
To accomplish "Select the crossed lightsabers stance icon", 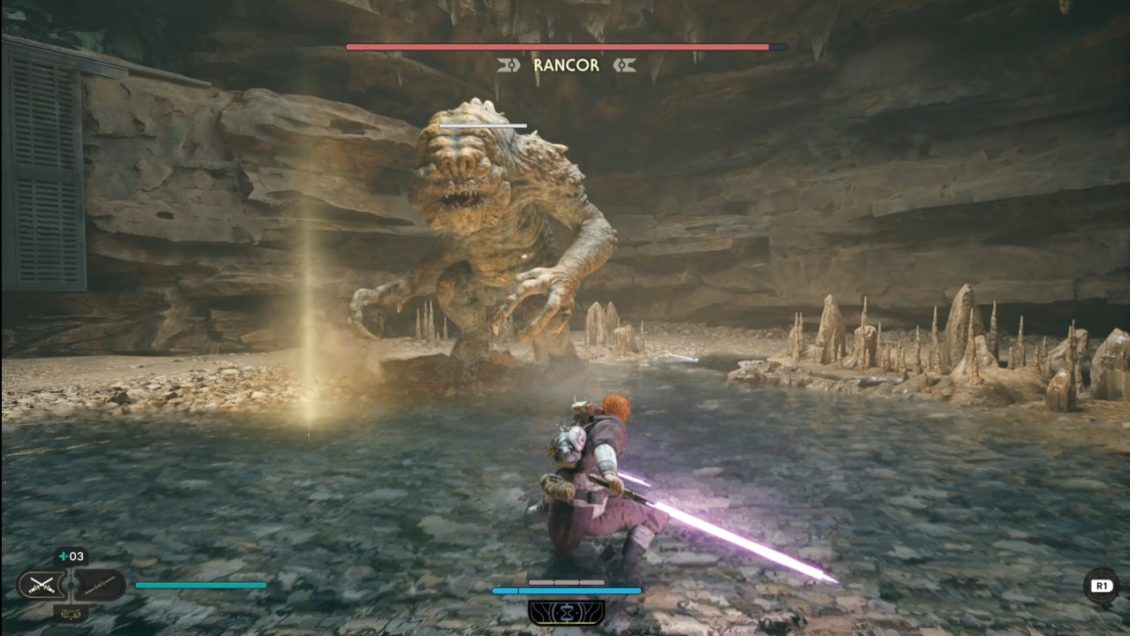I will point(41,585).
